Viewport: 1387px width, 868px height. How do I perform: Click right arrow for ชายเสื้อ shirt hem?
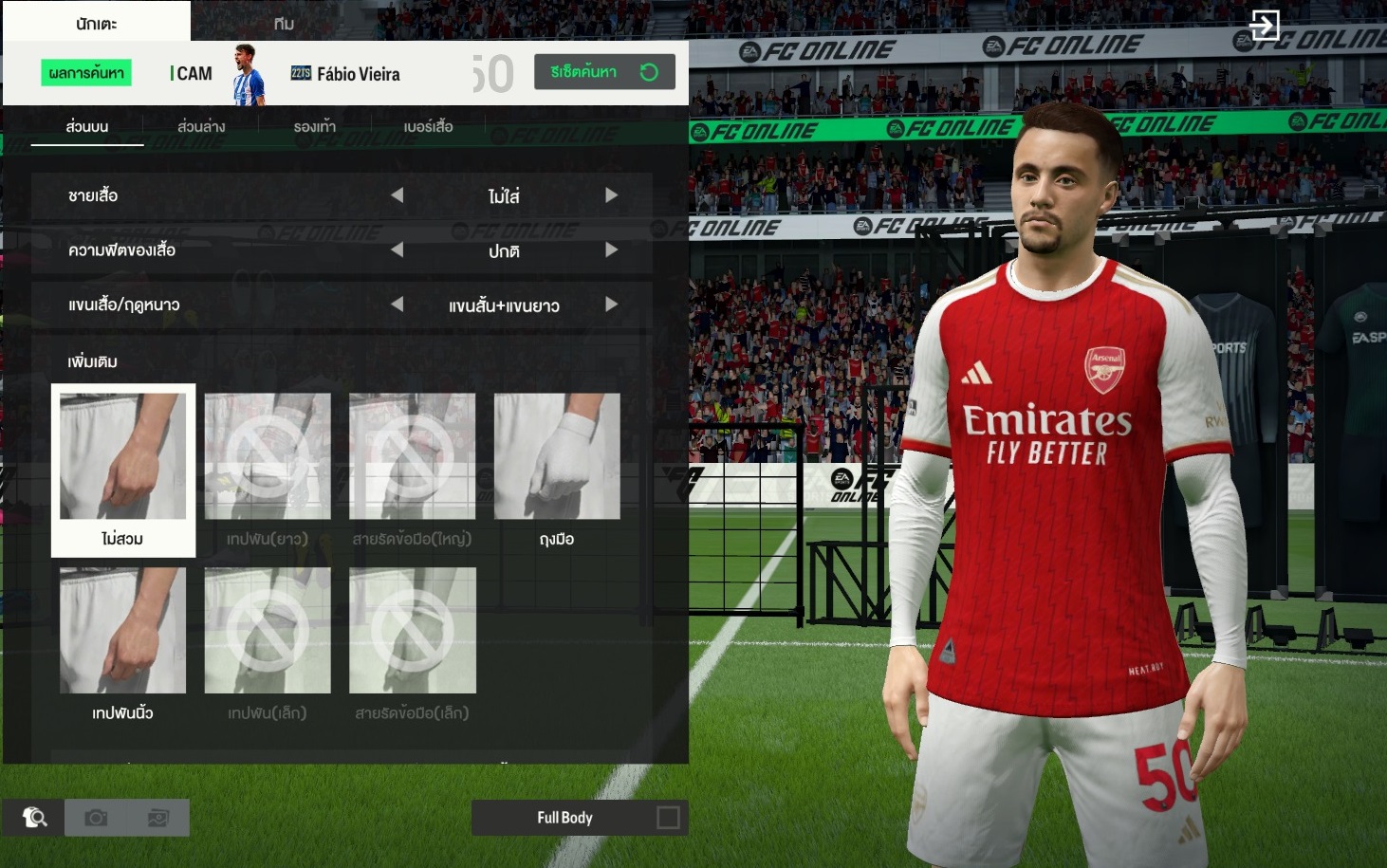611,195
